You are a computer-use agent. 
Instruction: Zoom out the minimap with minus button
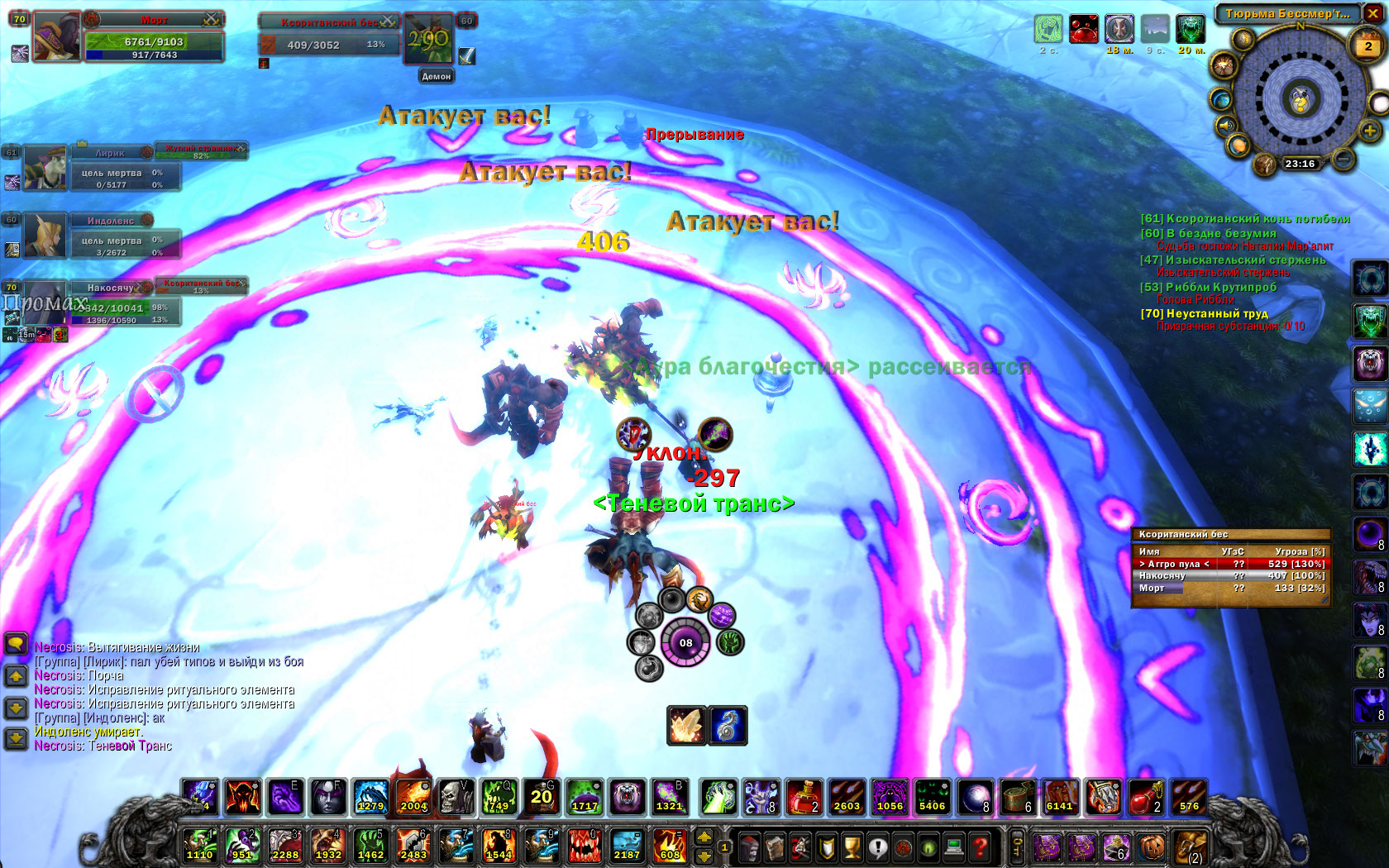tap(1344, 158)
